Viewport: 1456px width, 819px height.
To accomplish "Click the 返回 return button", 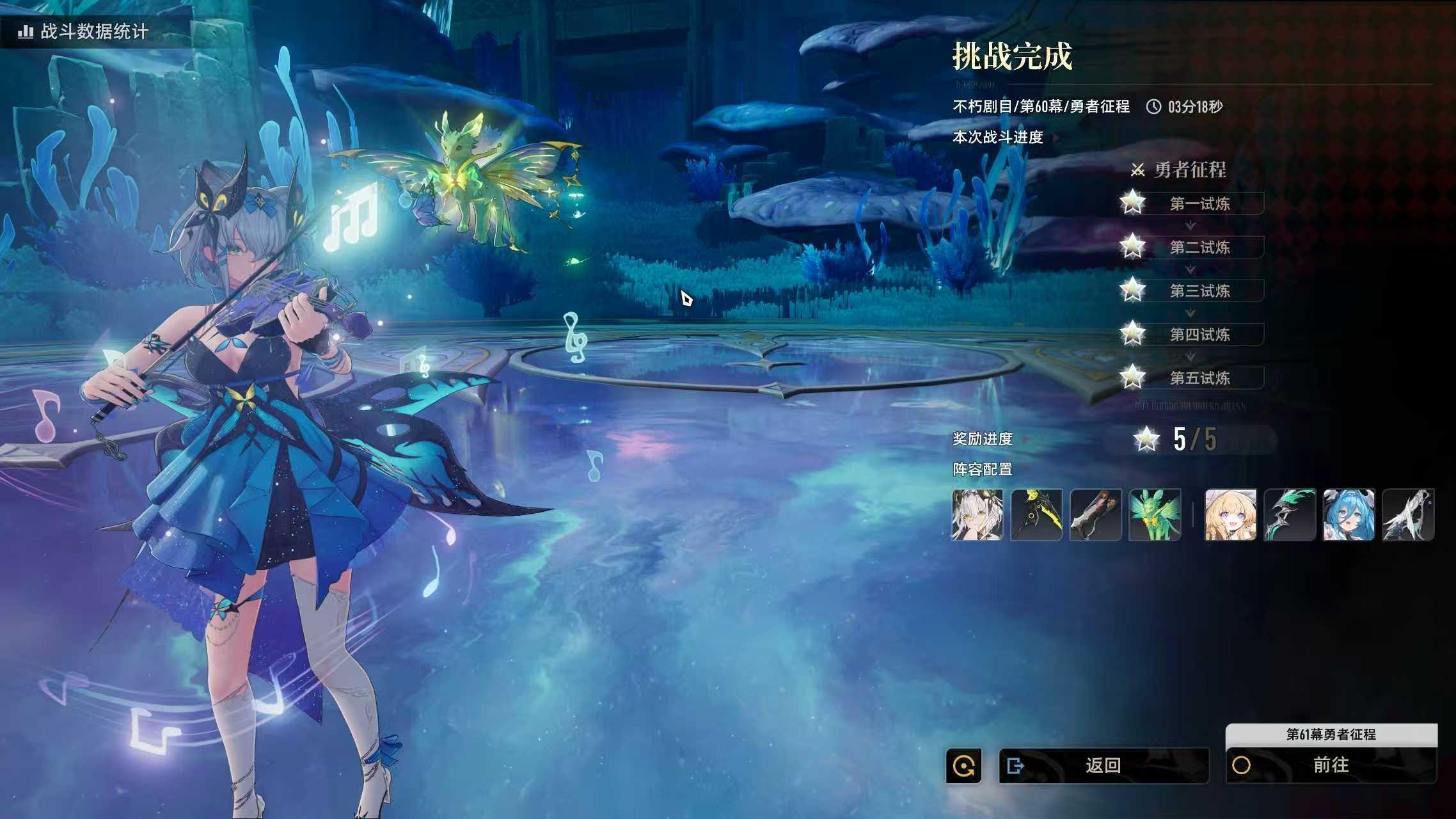I will [1104, 765].
